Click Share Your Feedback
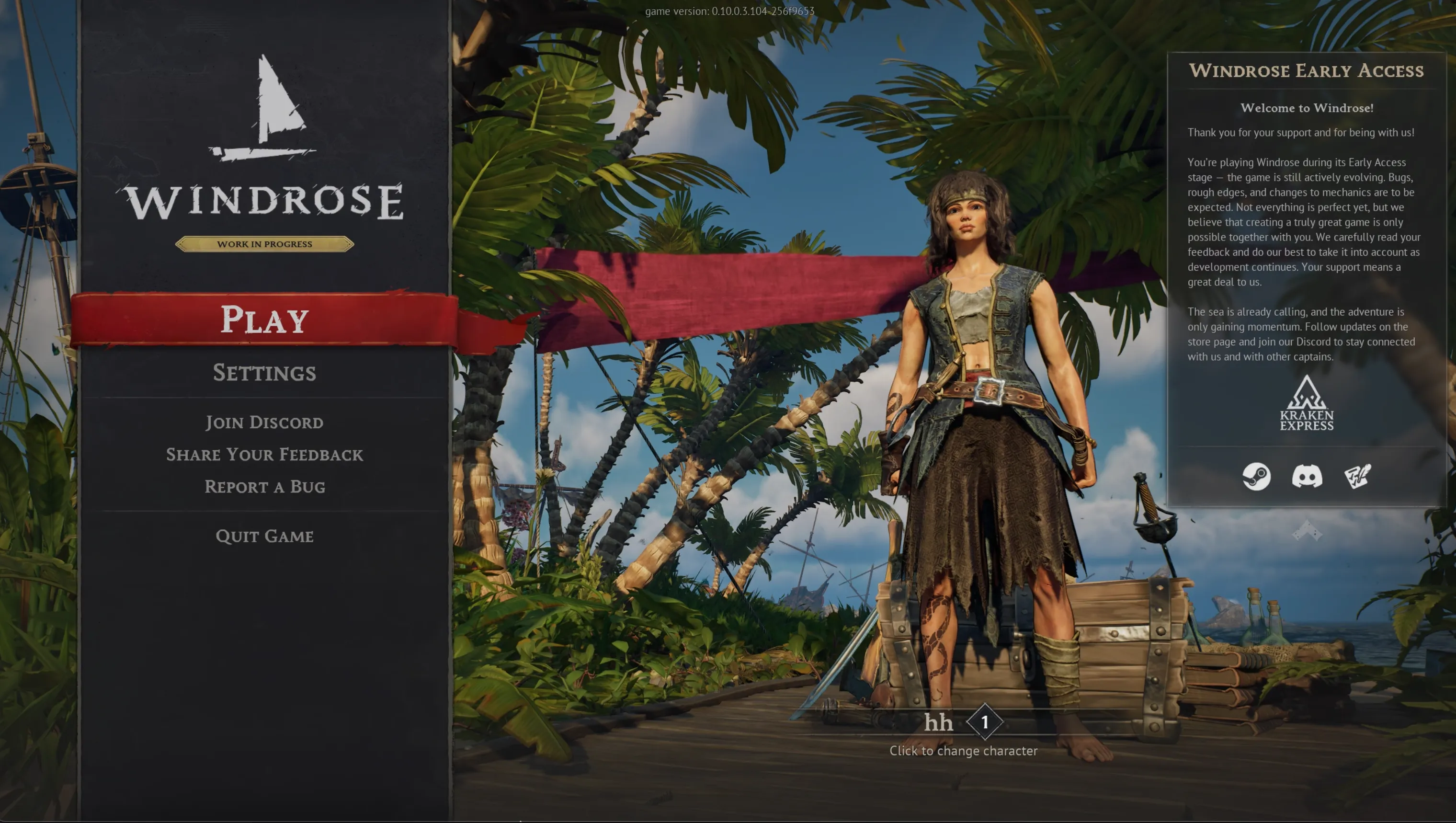The image size is (1456, 823). coord(264,455)
